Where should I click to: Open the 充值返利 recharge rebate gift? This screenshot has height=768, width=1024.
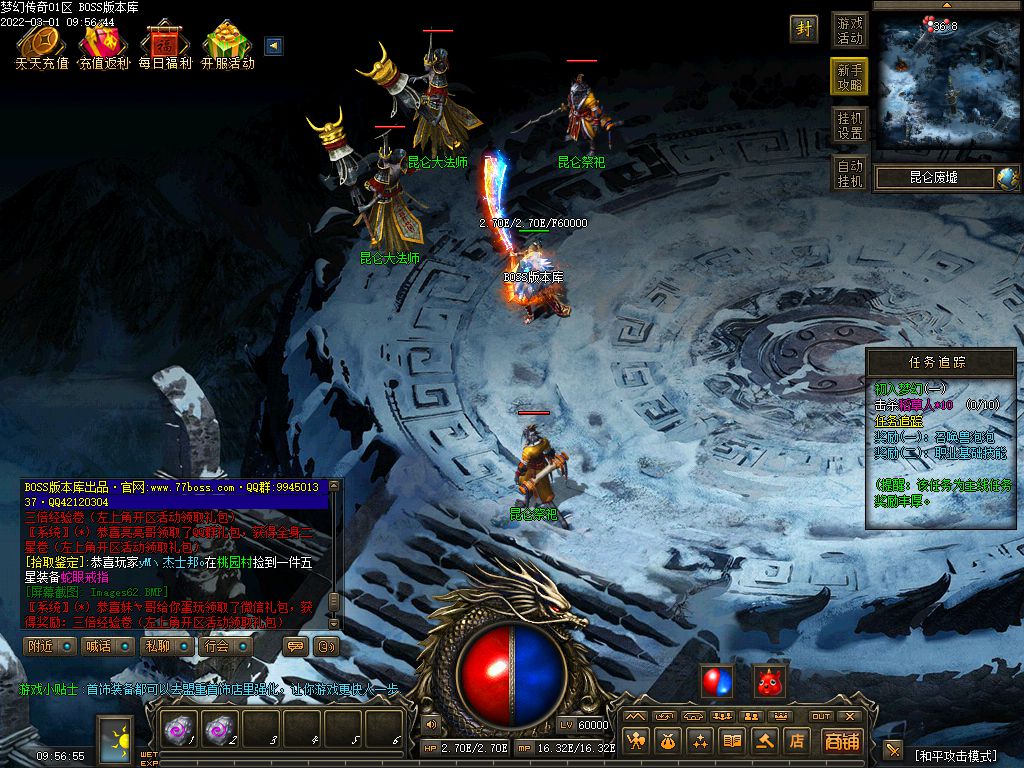coord(103,46)
